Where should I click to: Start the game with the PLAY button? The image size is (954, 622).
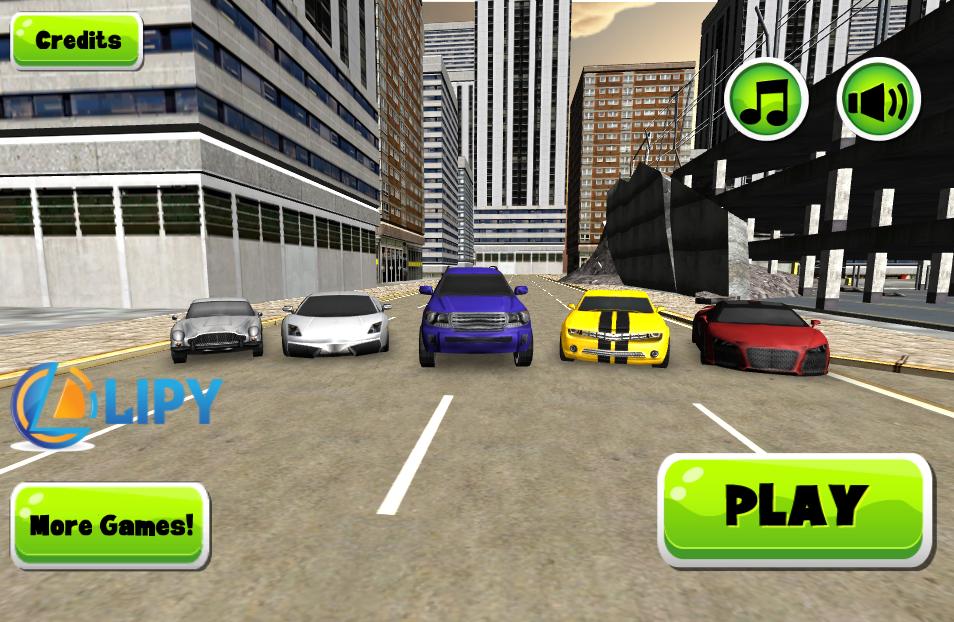(795, 509)
